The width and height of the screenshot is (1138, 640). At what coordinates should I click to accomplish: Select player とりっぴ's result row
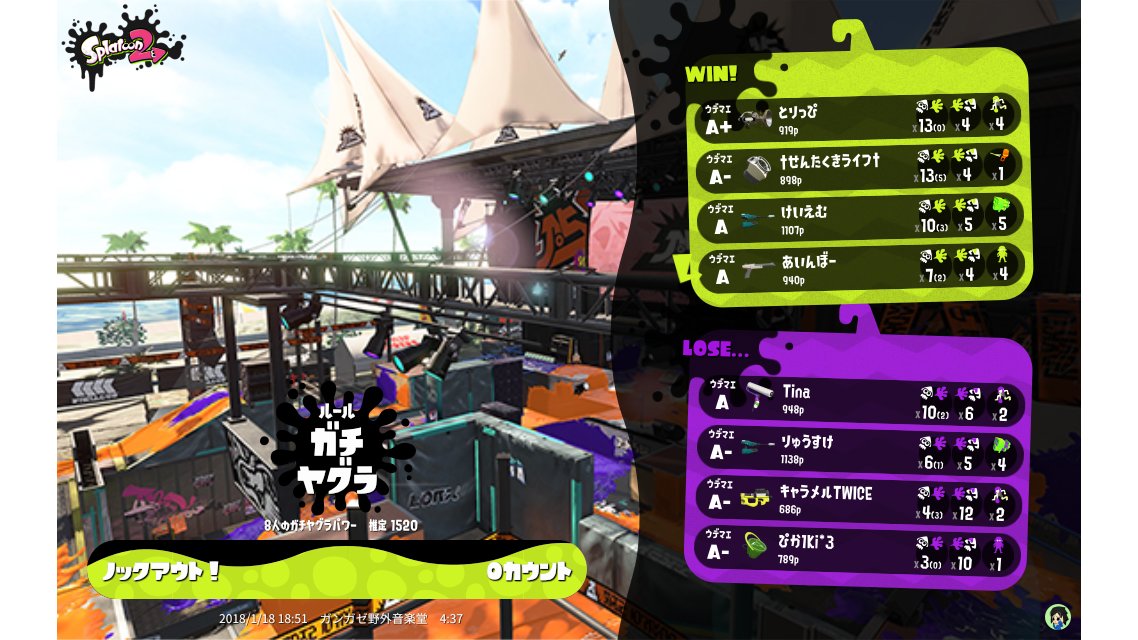[x=858, y=116]
